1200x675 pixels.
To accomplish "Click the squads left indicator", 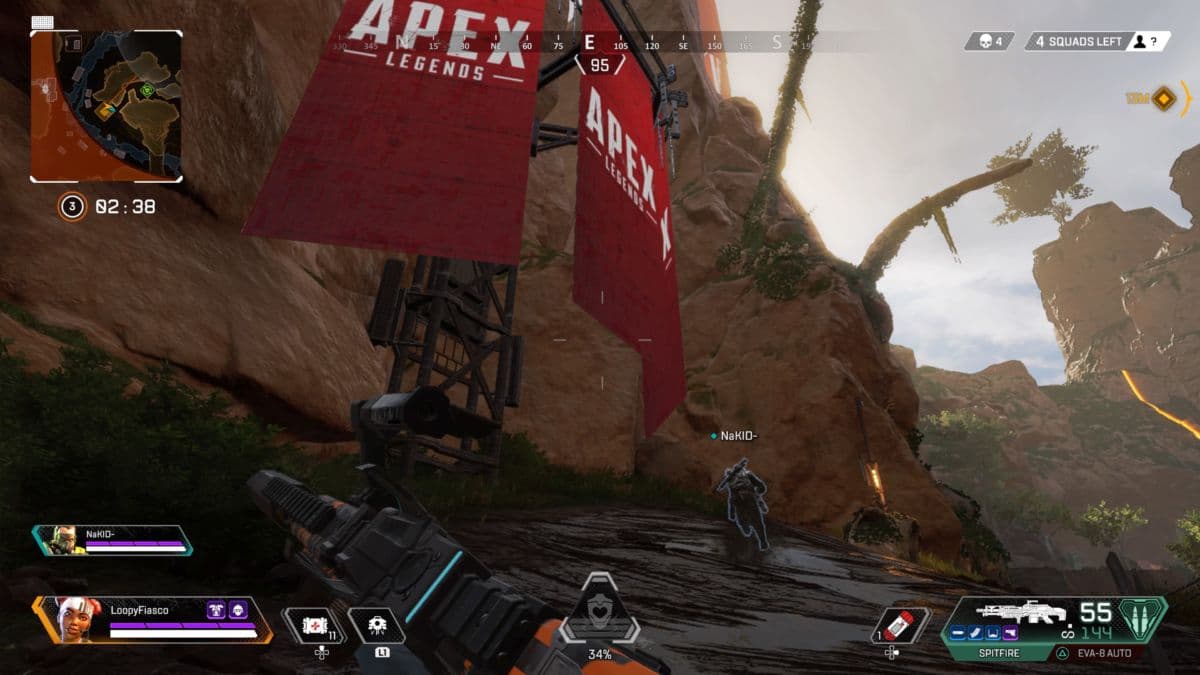I will pyautogui.click(x=1078, y=41).
